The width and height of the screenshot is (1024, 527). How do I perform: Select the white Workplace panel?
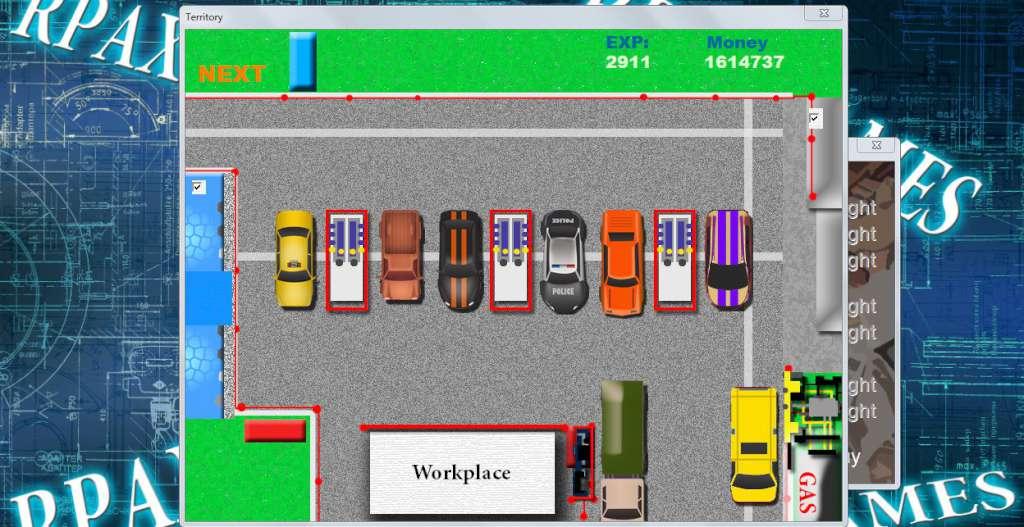point(462,472)
